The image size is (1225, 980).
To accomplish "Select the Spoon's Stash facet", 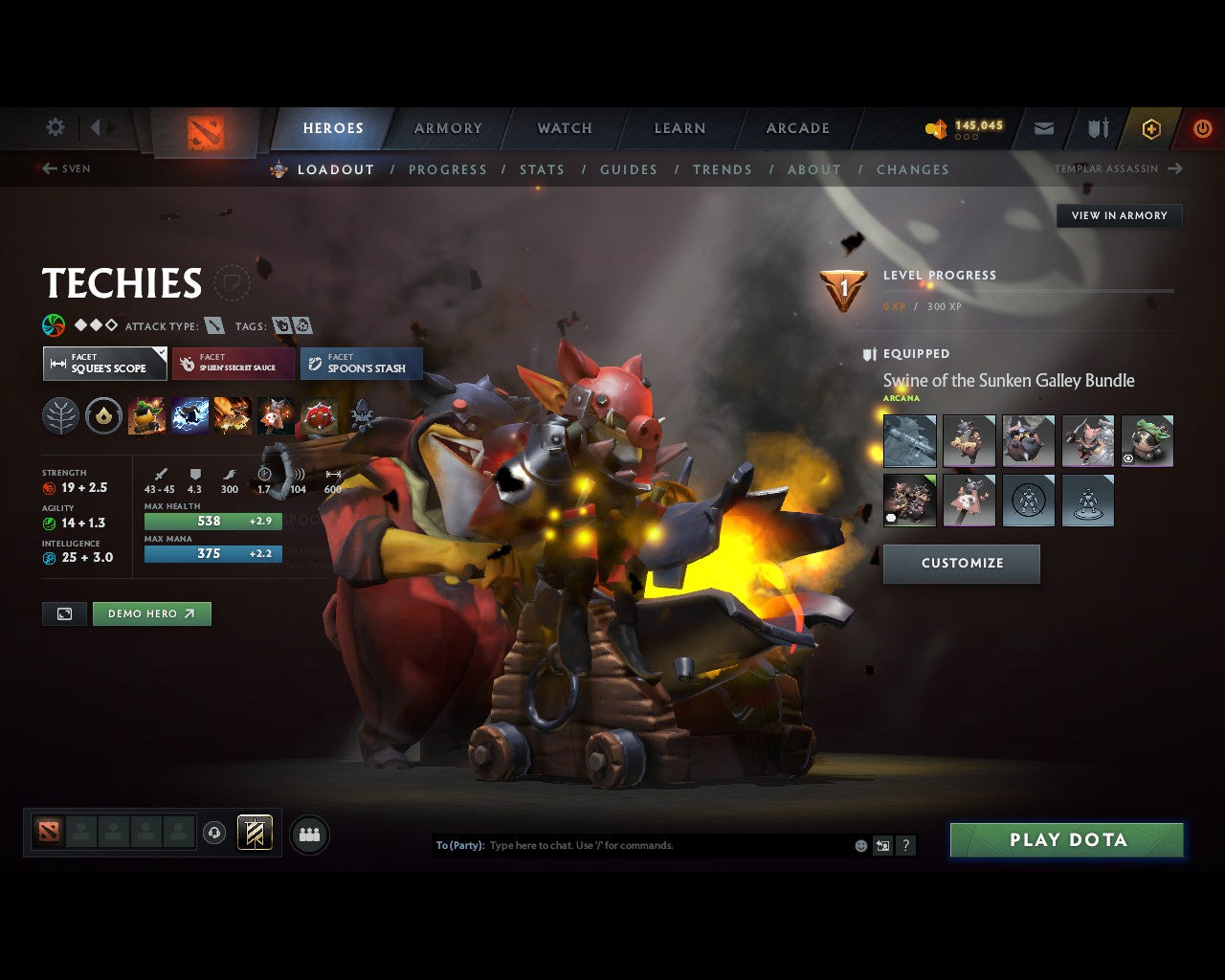I will 361,364.
